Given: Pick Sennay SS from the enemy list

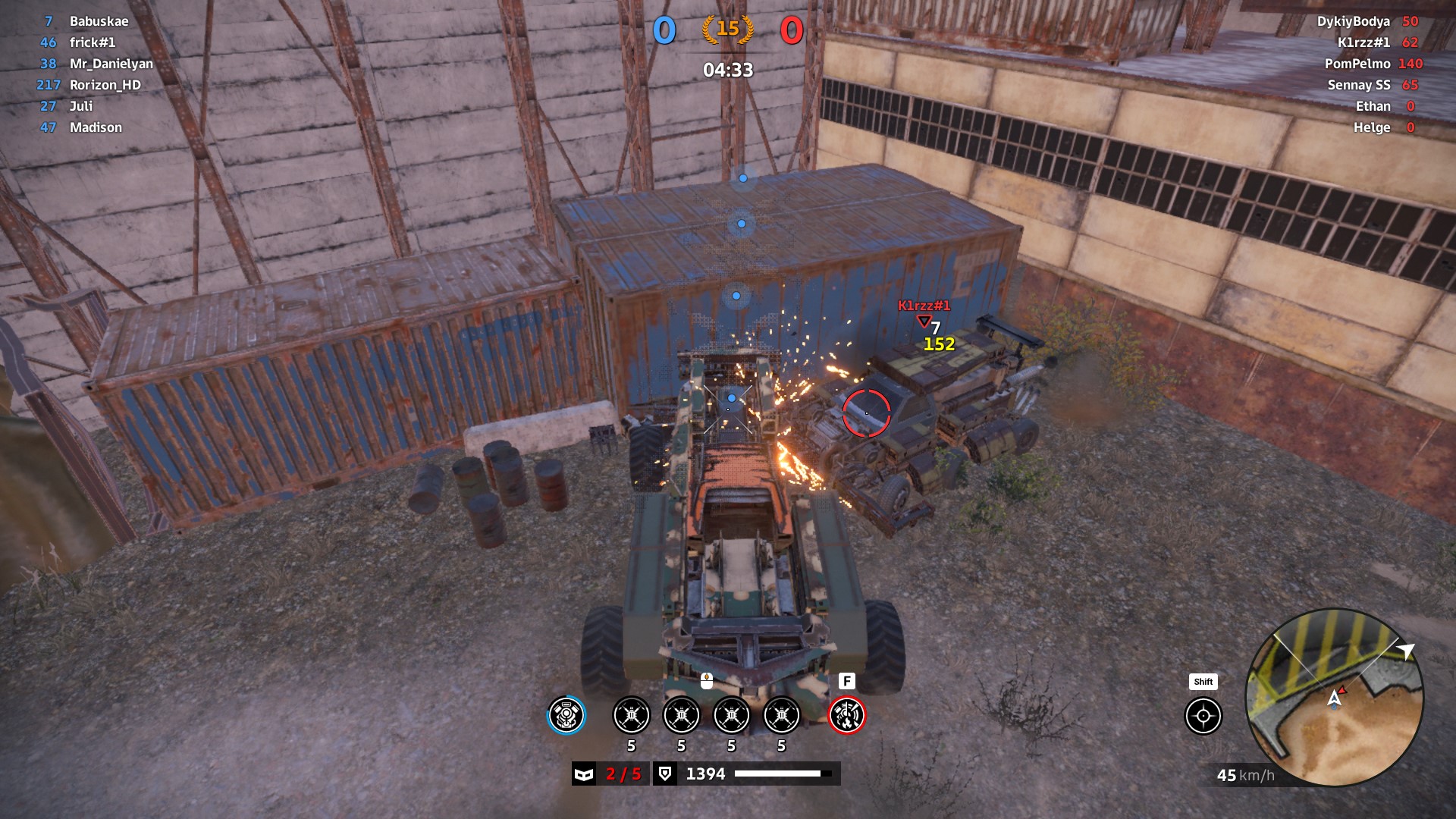Looking at the screenshot, I should pos(1358,85).
